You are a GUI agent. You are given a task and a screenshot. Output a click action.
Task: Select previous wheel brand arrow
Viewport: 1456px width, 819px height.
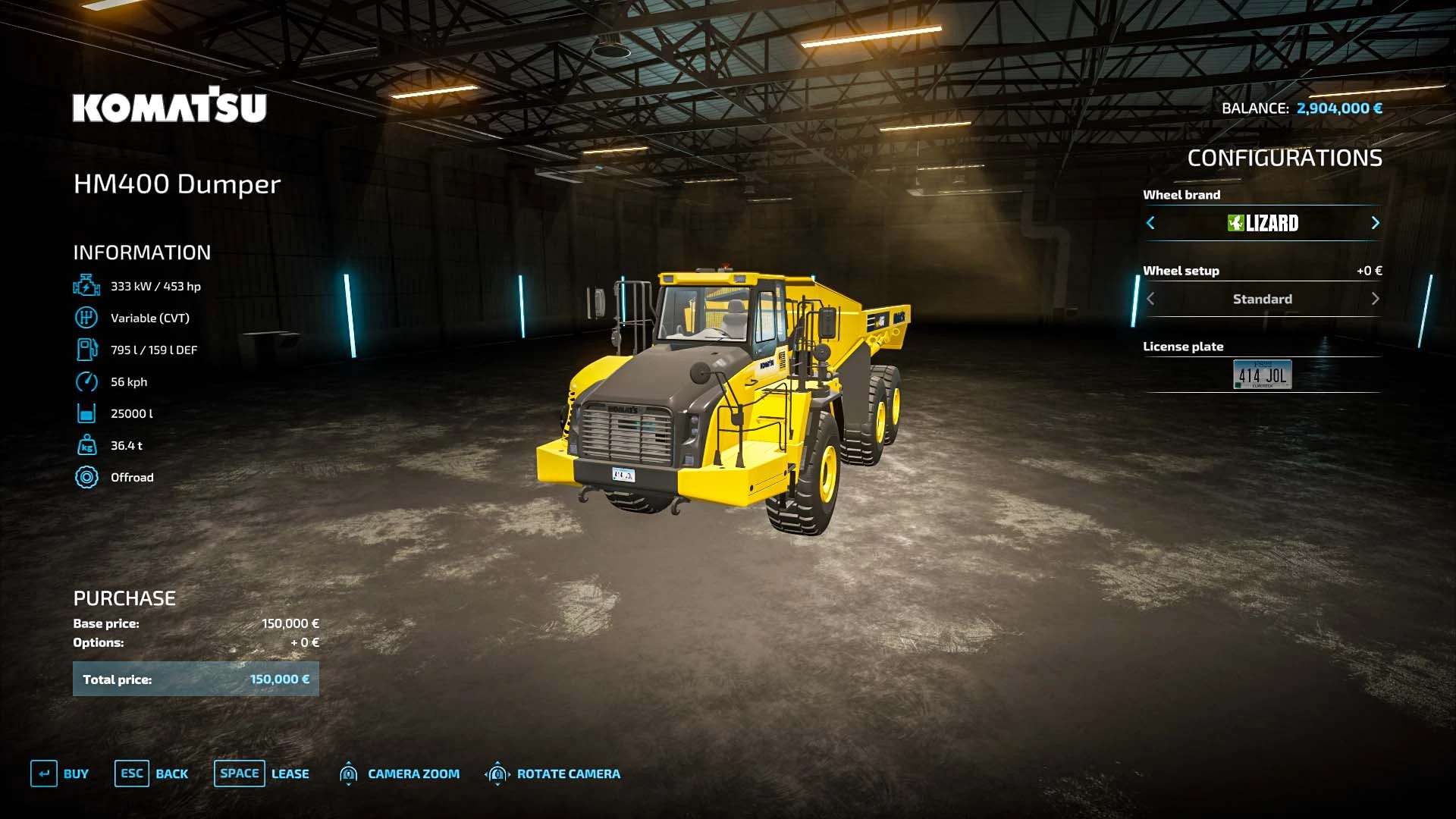click(x=1150, y=223)
